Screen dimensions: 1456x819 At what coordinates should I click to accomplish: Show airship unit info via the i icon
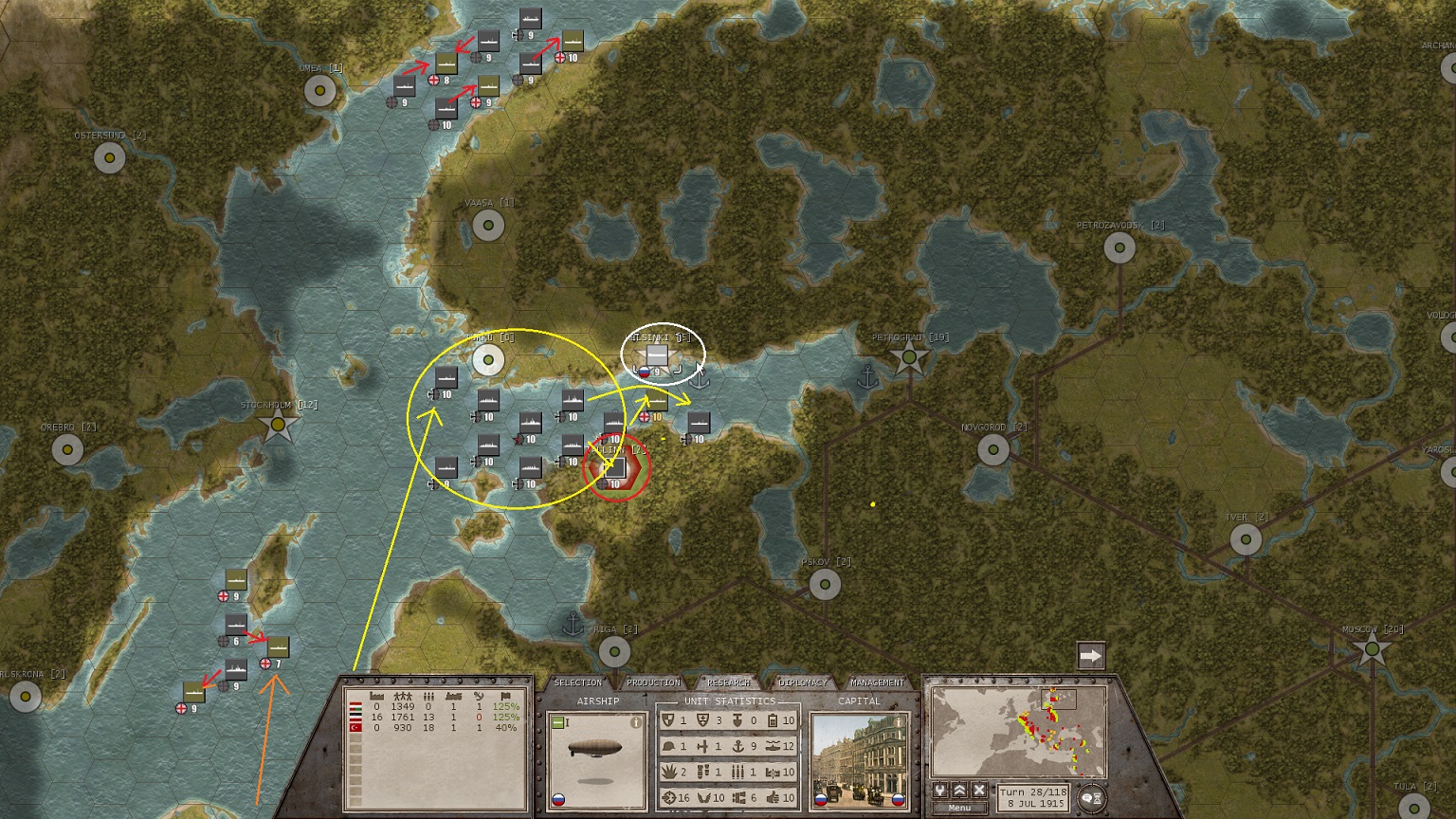(636, 722)
